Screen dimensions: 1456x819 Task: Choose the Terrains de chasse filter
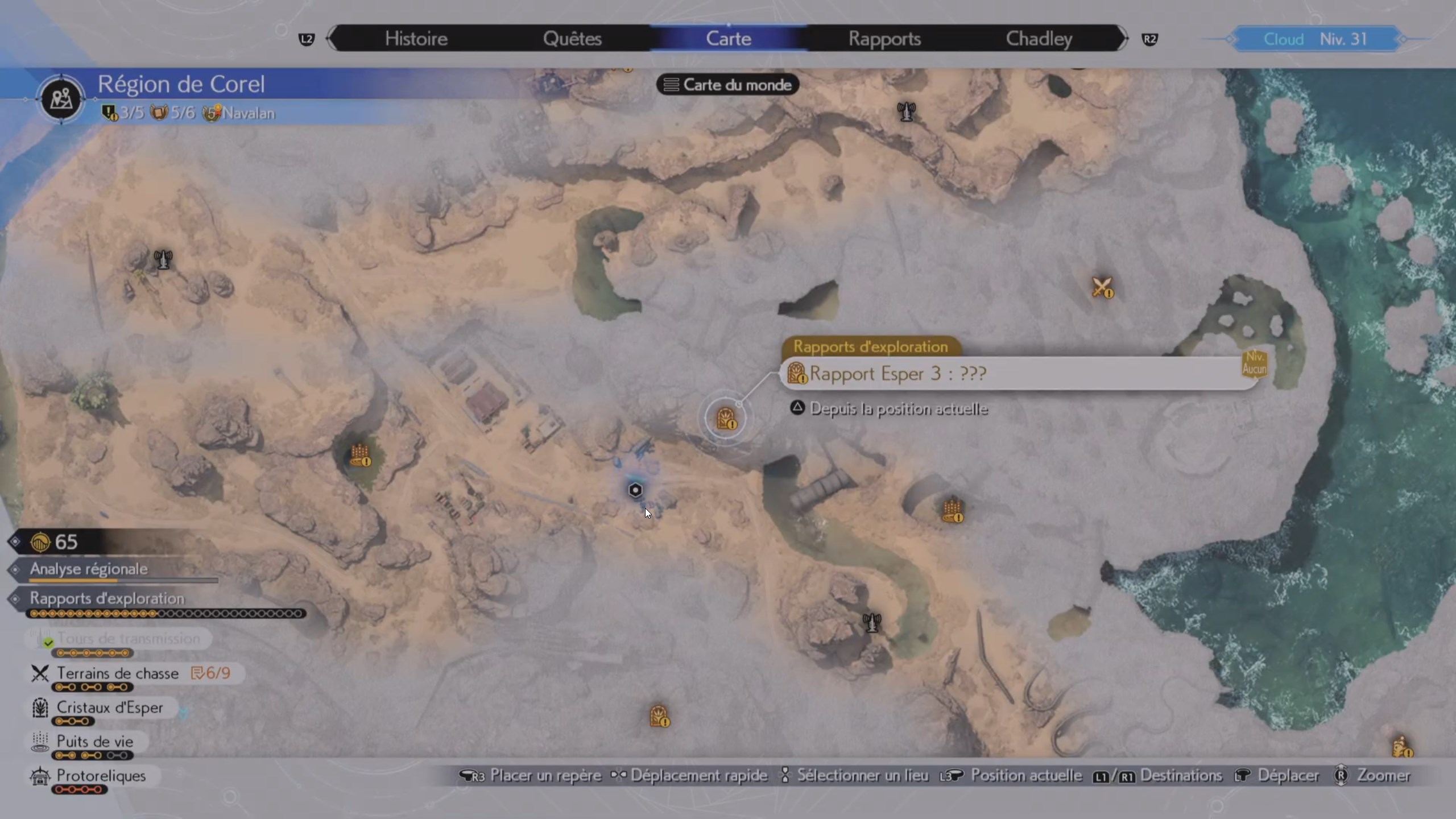pyautogui.click(x=118, y=673)
